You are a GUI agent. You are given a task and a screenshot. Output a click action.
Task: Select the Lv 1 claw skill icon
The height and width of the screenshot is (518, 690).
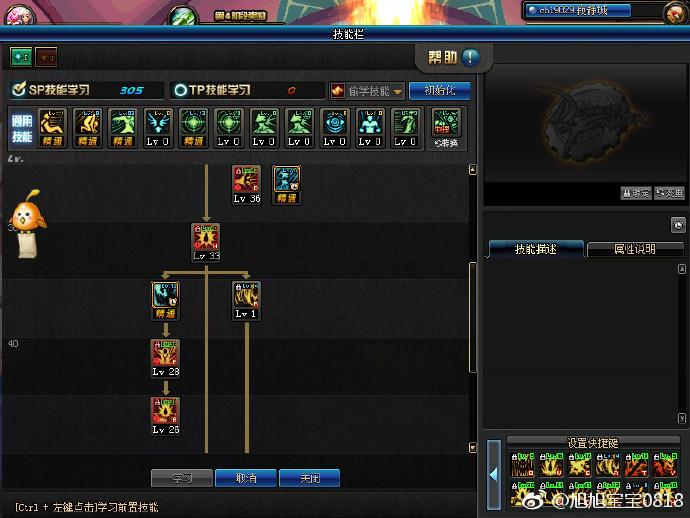point(246,295)
